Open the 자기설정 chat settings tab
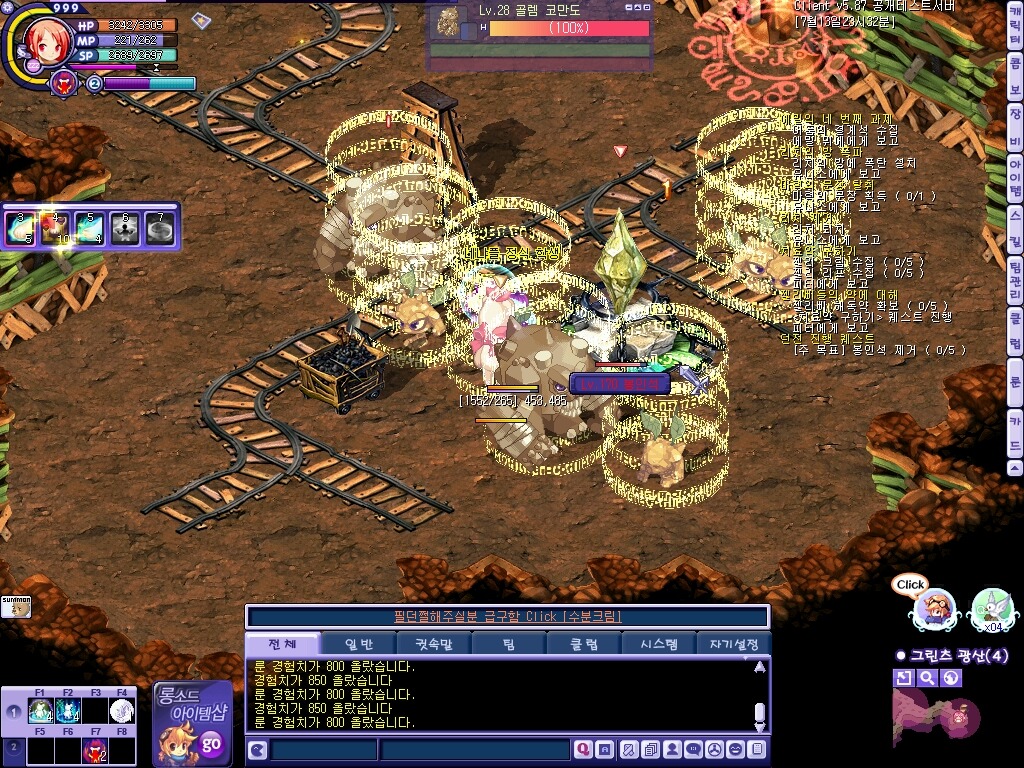Image resolution: width=1024 pixels, height=768 pixels. point(733,644)
